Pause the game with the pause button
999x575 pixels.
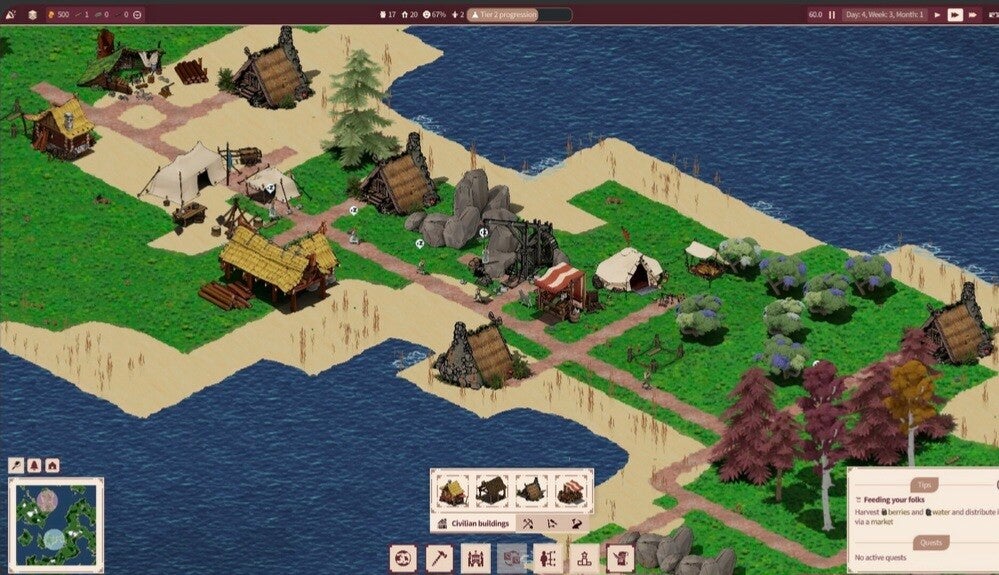(x=831, y=15)
